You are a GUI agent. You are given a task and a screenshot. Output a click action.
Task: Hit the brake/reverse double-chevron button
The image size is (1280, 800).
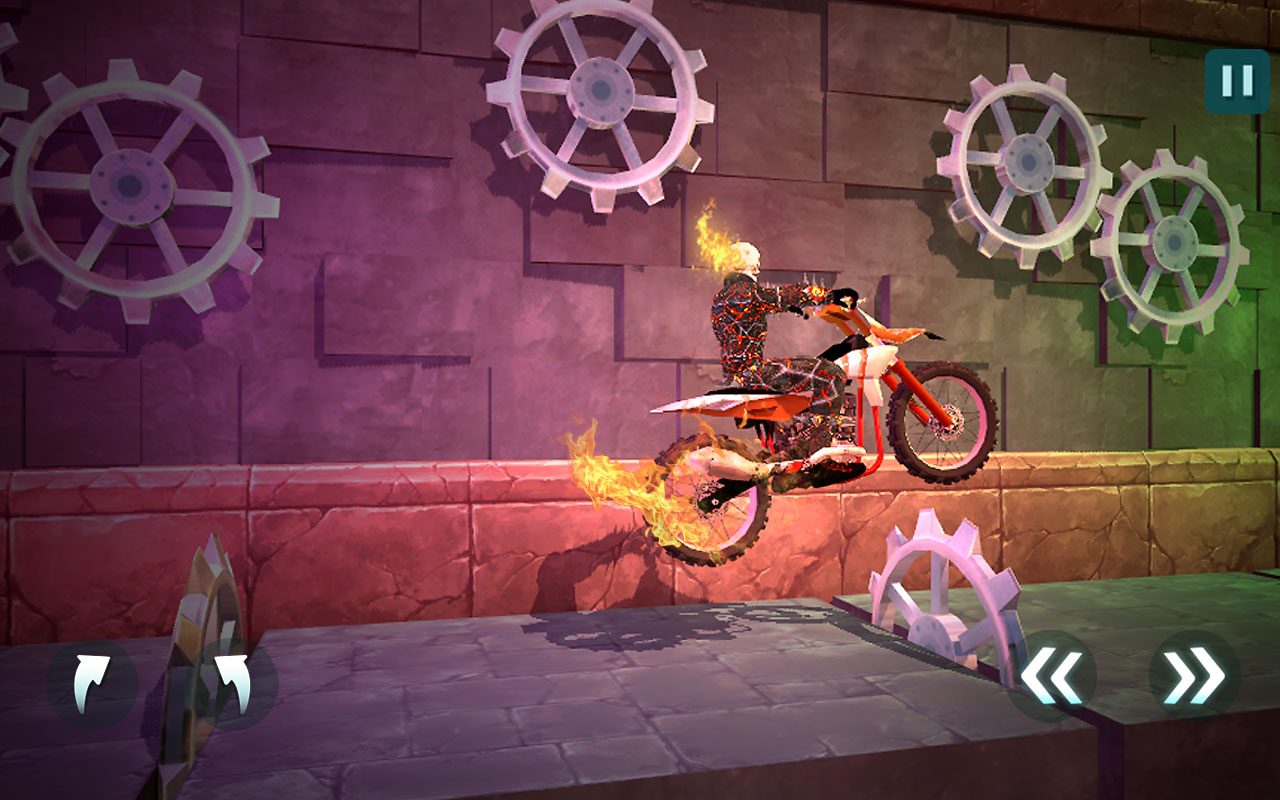click(1052, 677)
